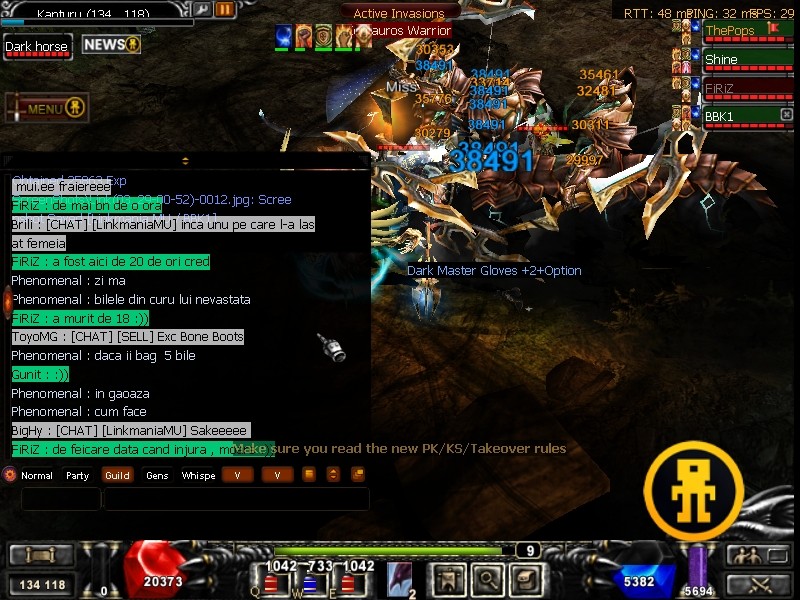Open the banner flag button on bottom bar

point(449,579)
